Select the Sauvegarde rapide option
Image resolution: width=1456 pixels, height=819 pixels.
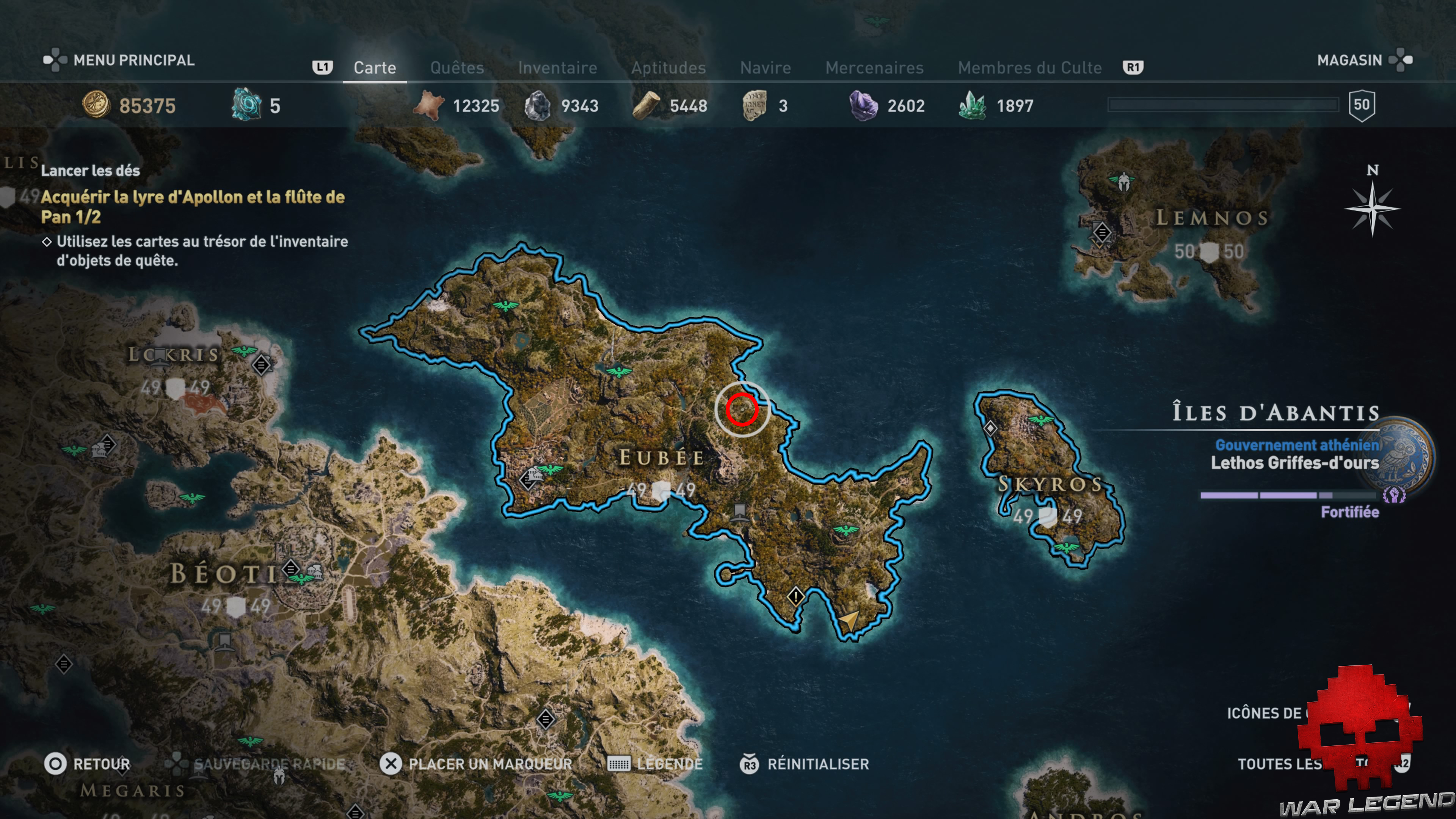pos(269,764)
